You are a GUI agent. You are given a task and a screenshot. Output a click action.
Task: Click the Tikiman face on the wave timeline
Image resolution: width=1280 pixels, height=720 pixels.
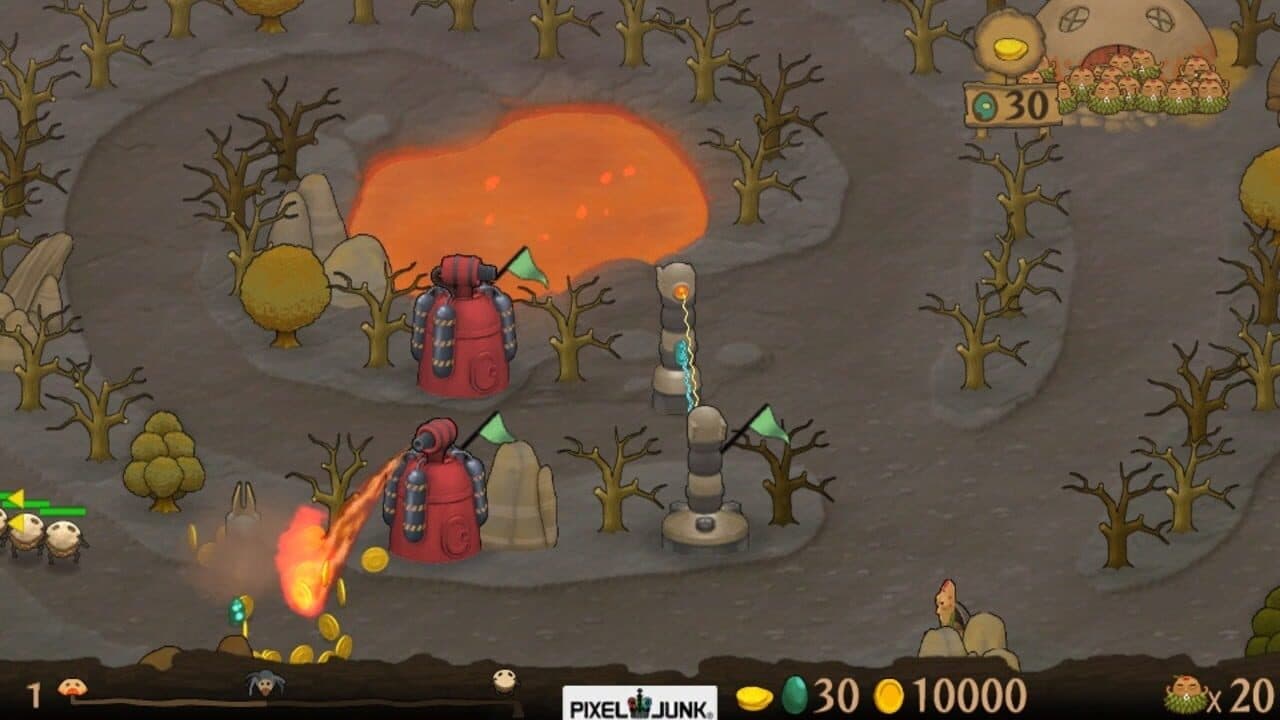[x=70, y=686]
